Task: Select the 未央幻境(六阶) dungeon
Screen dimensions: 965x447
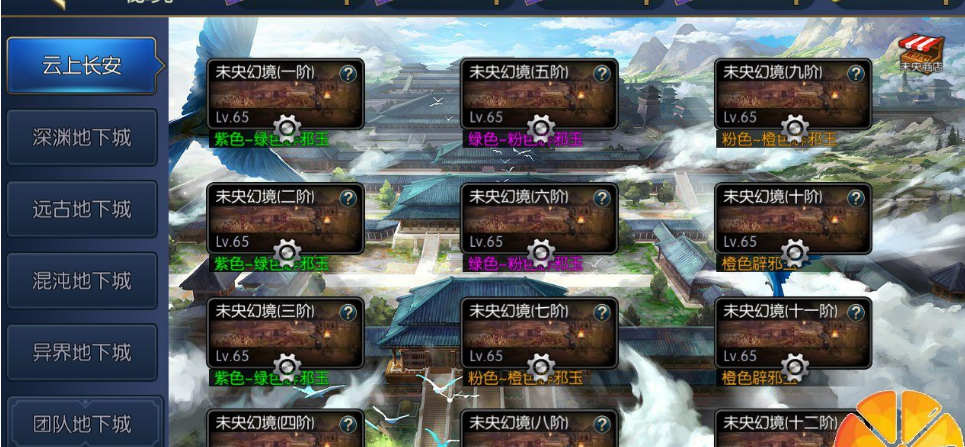Action: (539, 220)
